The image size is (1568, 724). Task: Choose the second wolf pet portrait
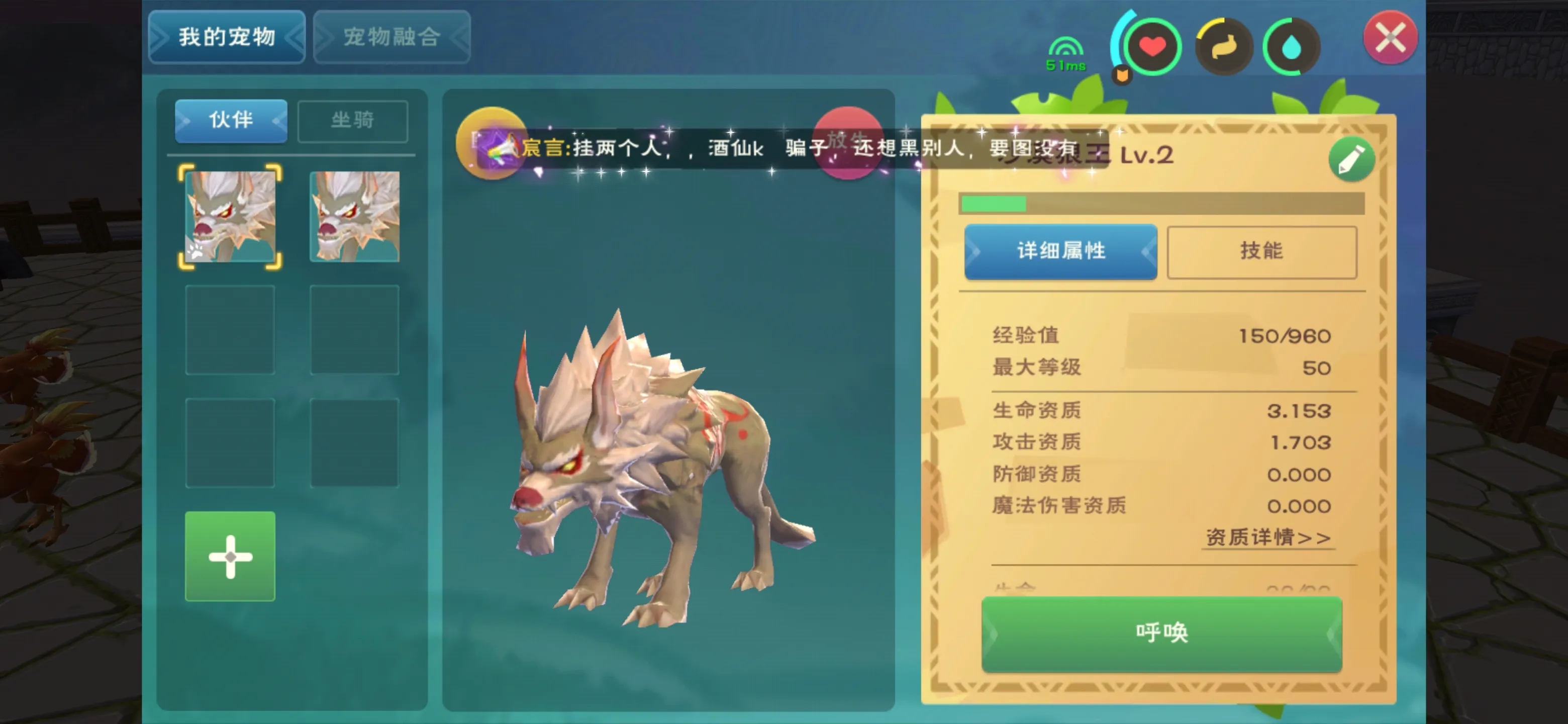(x=354, y=217)
